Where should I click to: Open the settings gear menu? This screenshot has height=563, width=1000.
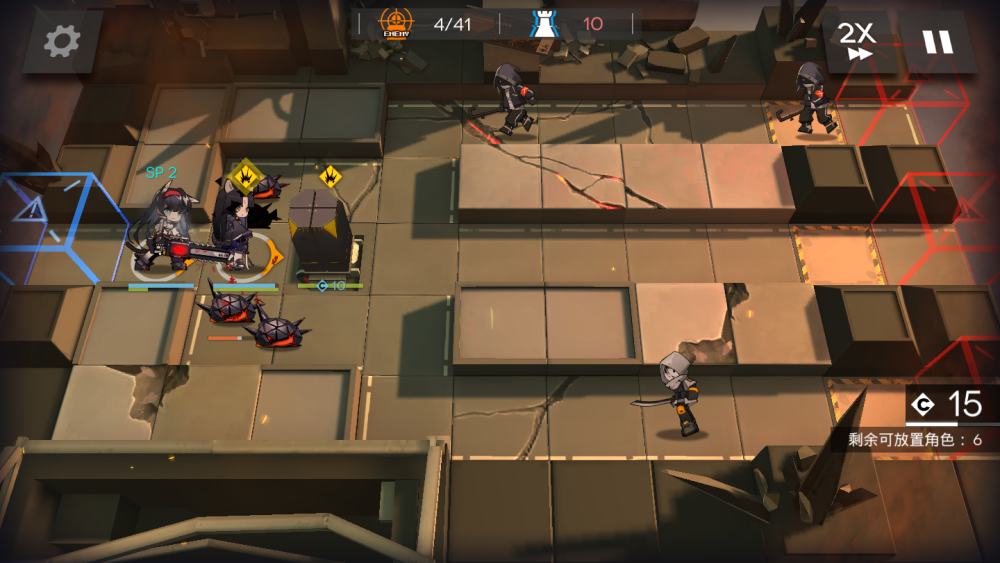tap(62, 42)
